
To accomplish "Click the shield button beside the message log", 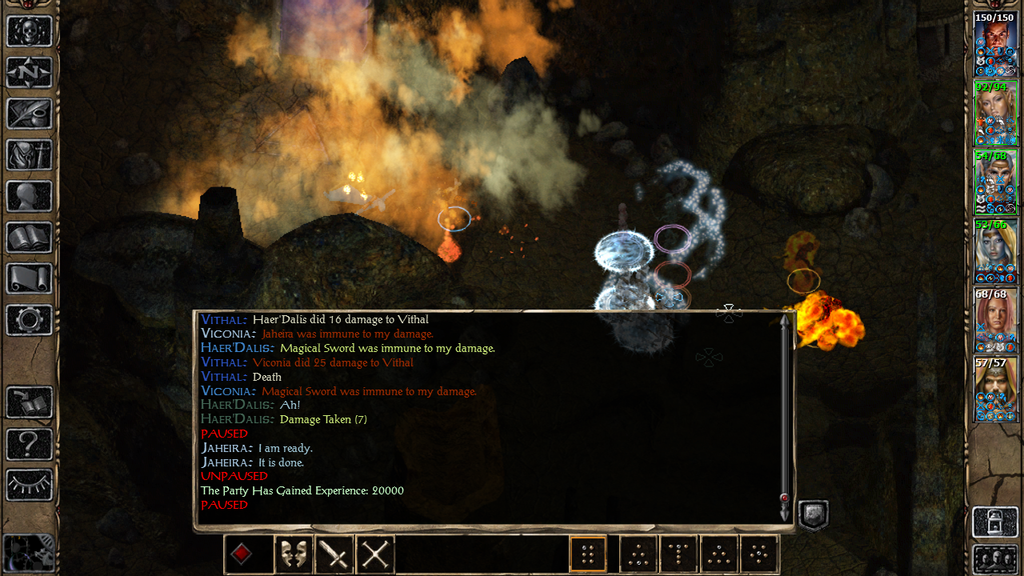I will coord(813,516).
